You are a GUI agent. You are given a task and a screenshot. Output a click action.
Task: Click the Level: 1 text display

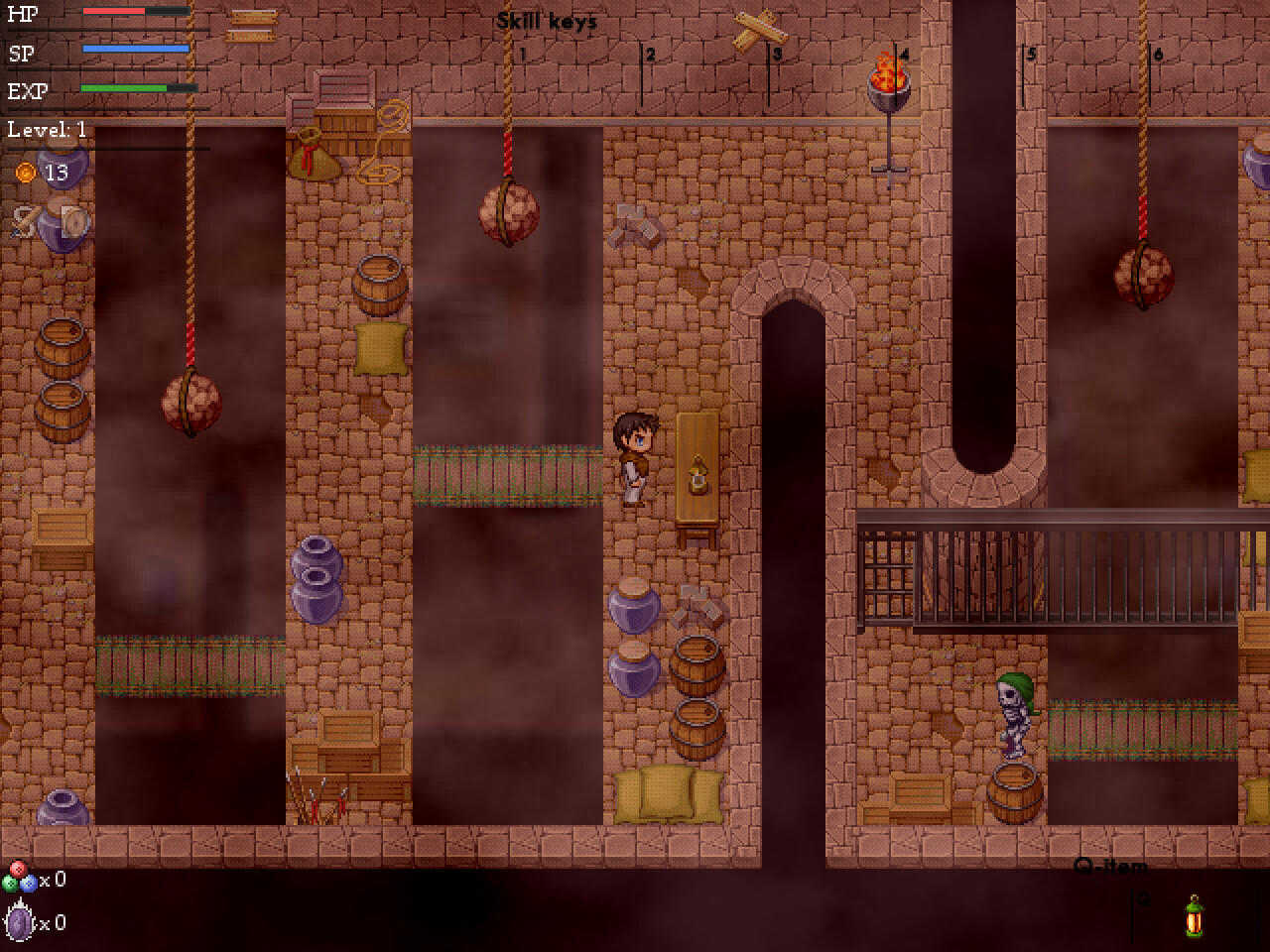click(46, 129)
